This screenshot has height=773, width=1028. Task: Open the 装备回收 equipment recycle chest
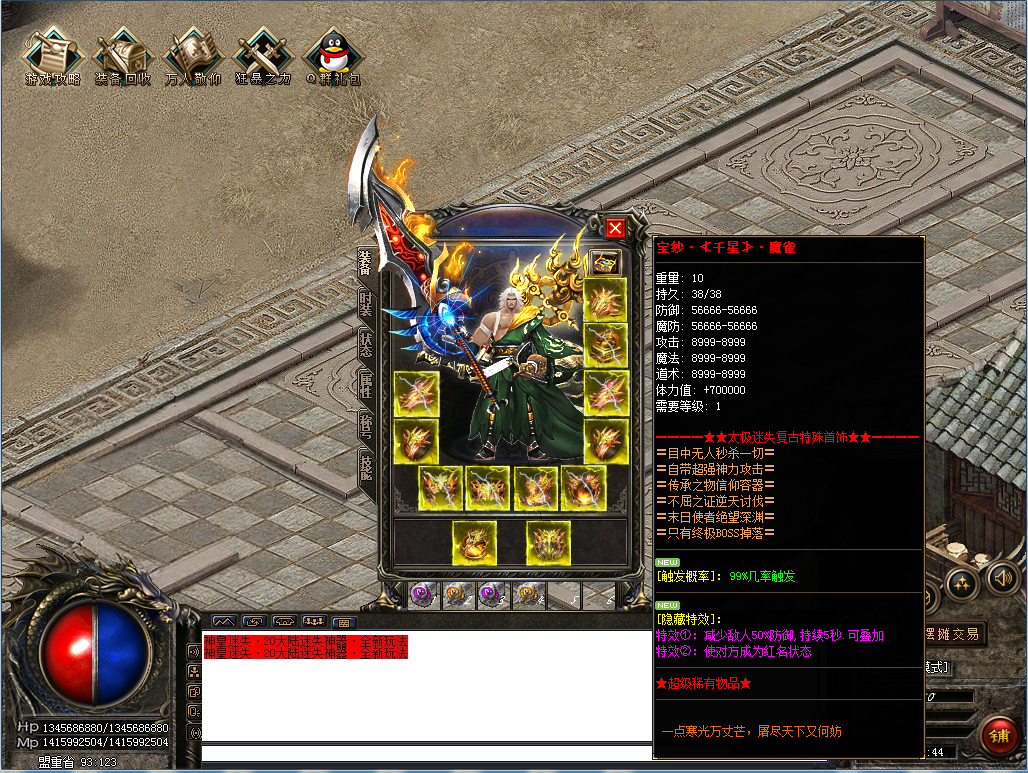coord(123,56)
